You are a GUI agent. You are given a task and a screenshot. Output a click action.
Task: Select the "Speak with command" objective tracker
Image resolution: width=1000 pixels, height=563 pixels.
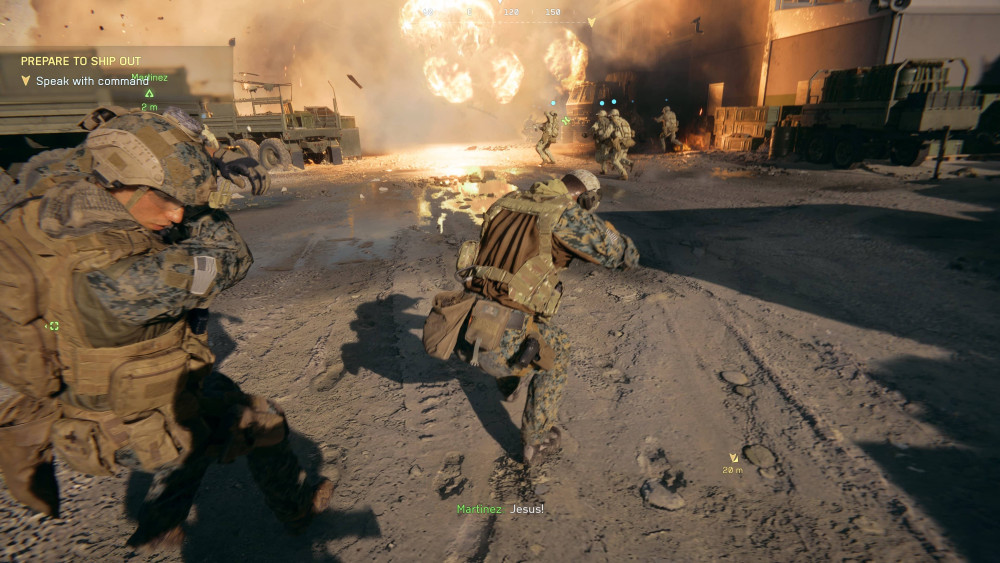[91, 81]
